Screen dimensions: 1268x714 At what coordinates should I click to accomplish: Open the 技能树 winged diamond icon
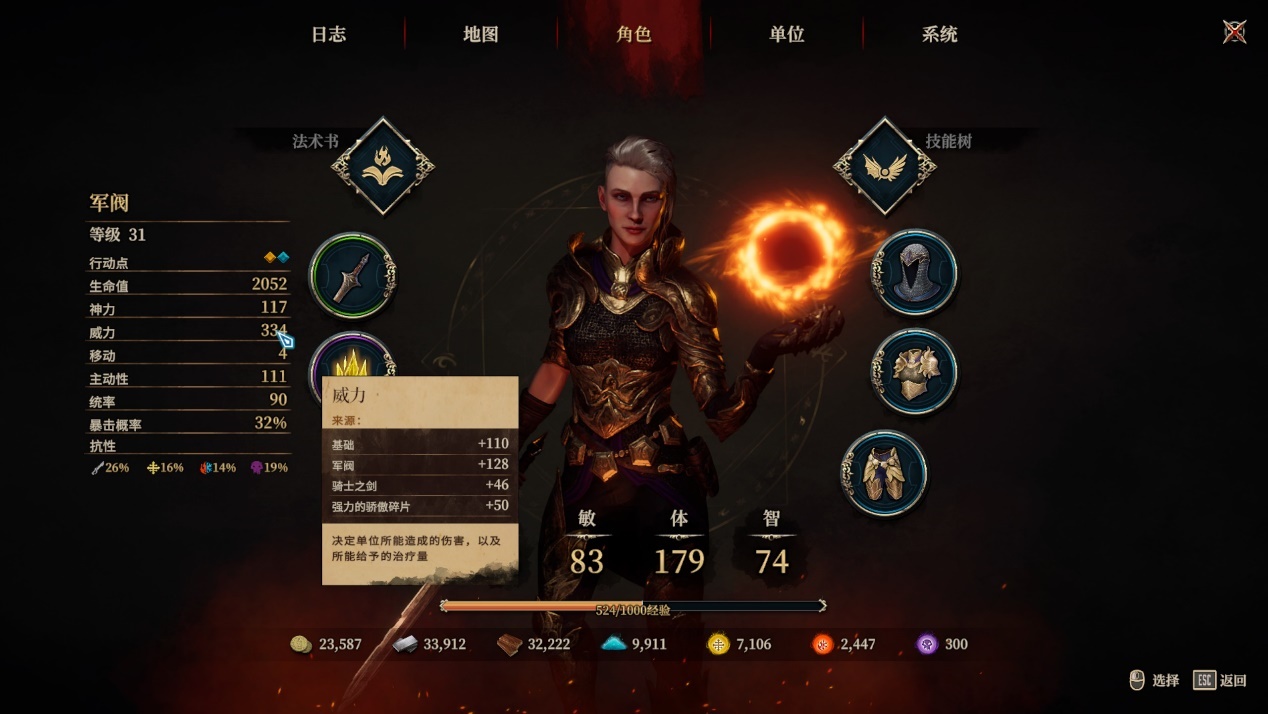click(885, 167)
